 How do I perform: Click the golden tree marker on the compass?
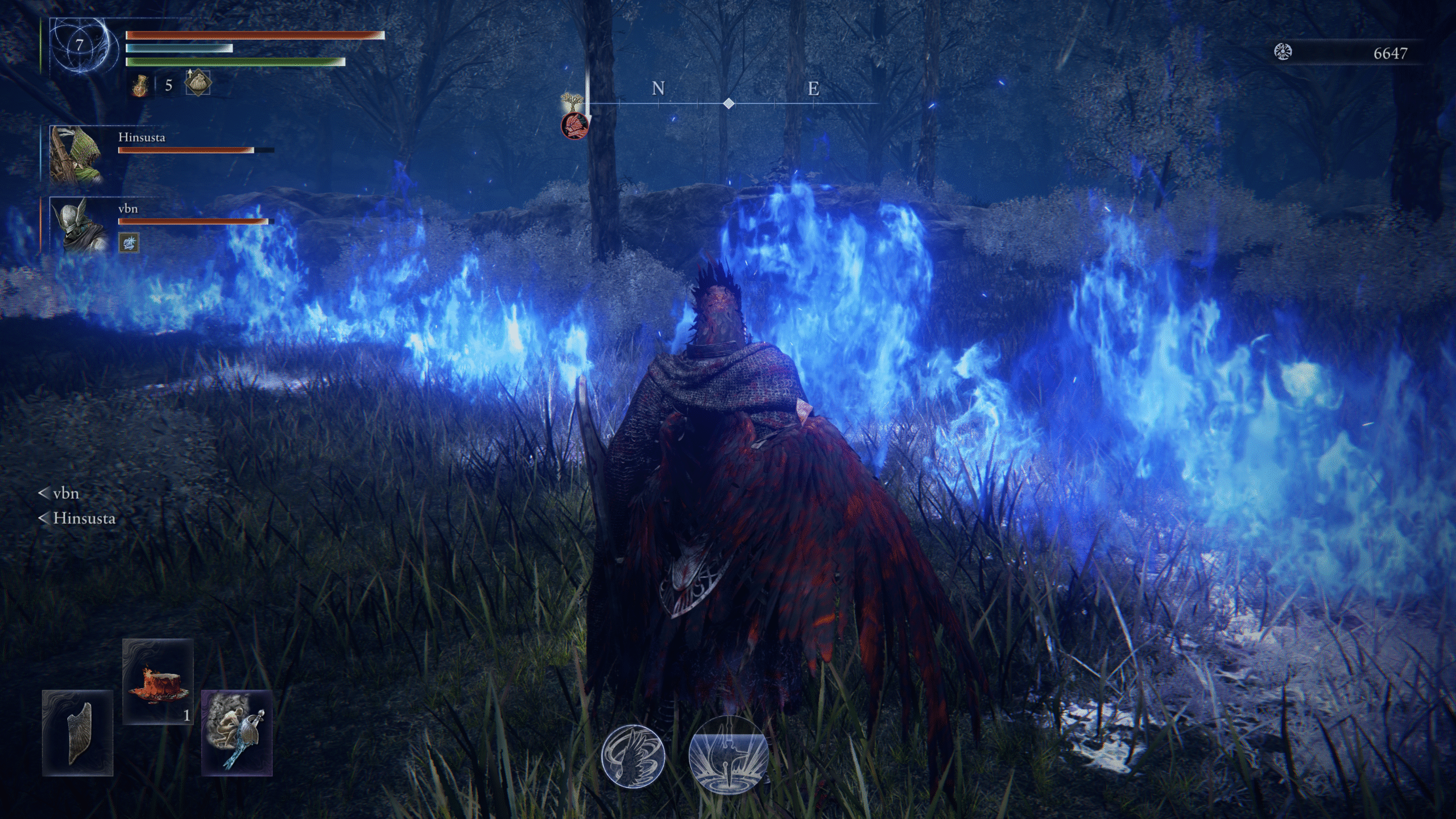click(570, 103)
